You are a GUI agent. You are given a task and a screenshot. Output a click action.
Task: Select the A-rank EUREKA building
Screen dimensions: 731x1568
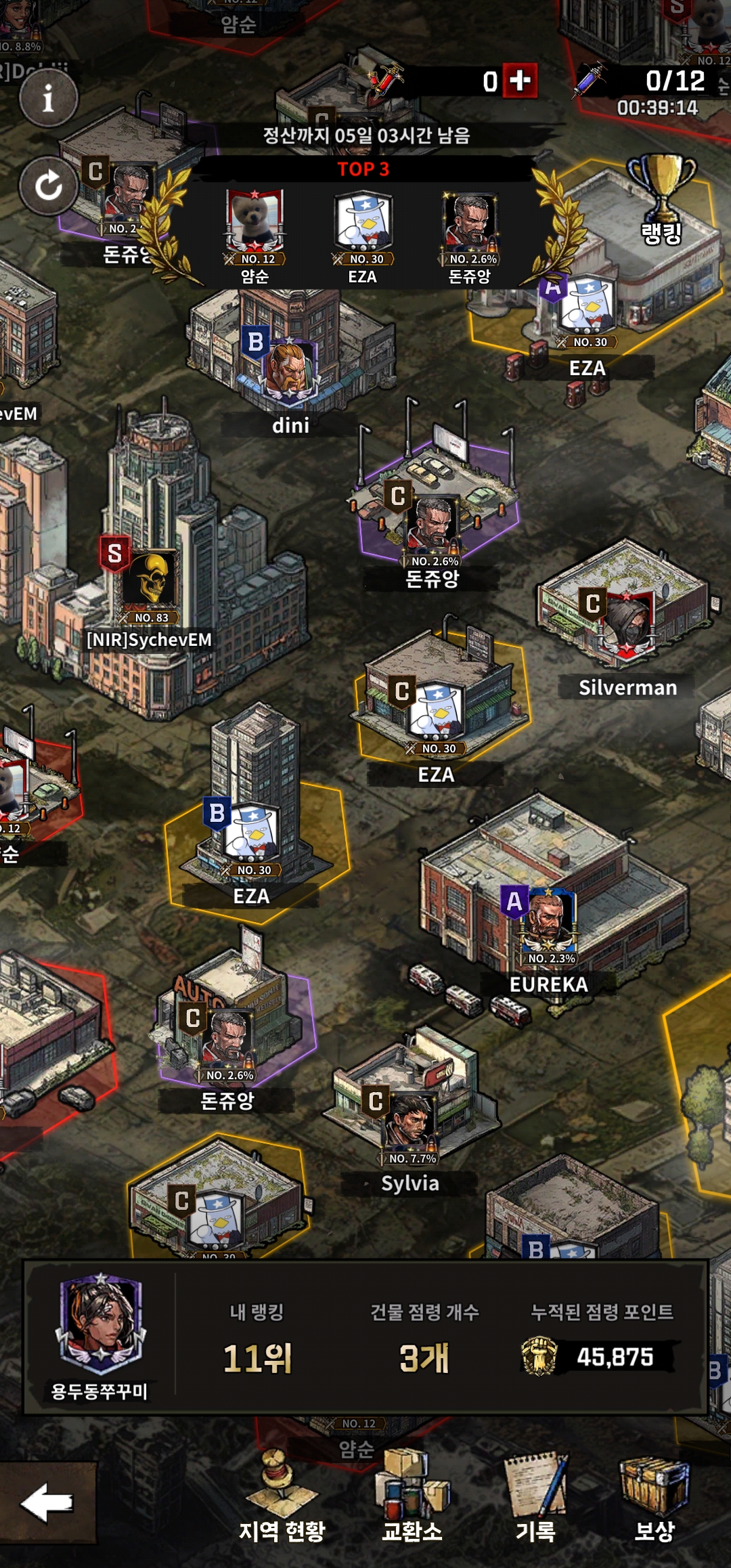(x=550, y=921)
